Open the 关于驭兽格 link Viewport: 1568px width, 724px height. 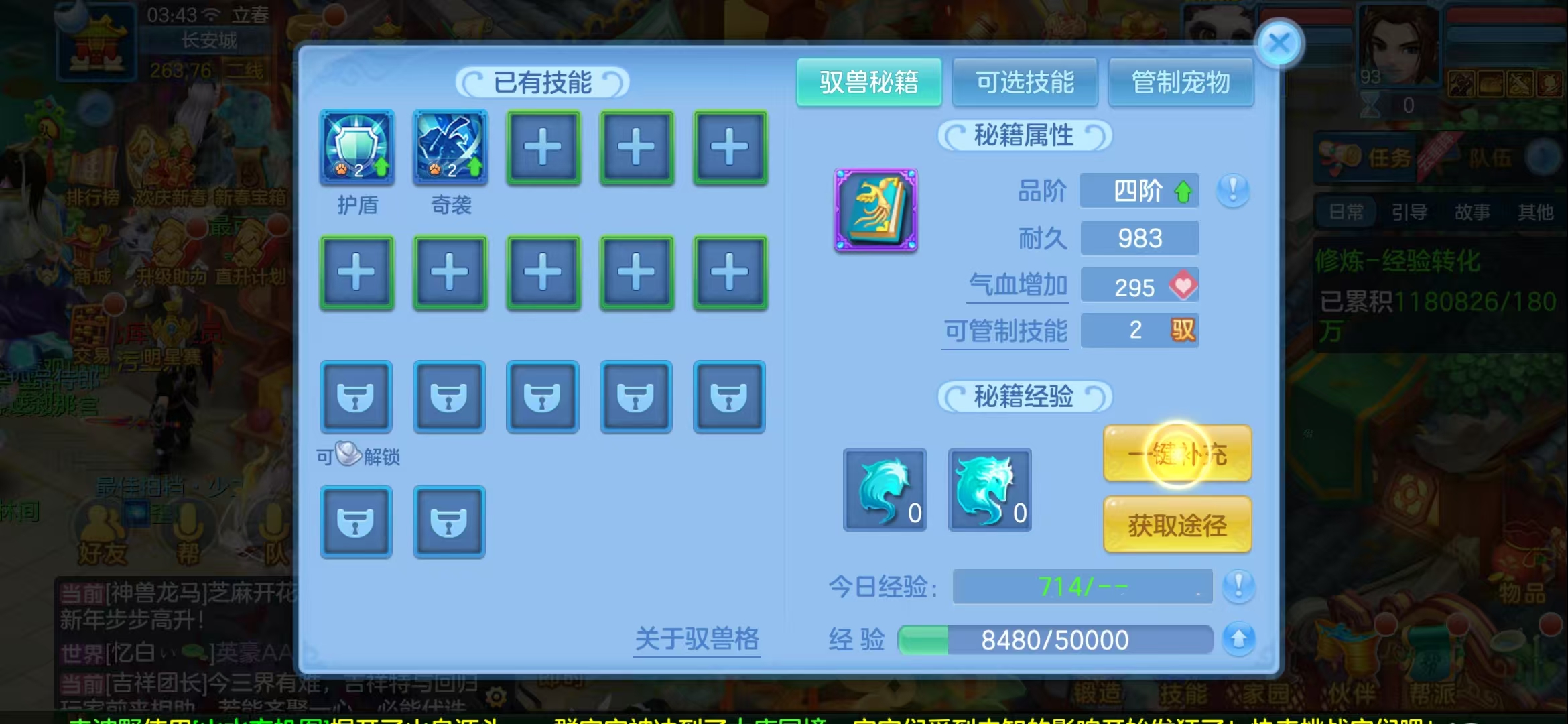(x=696, y=640)
